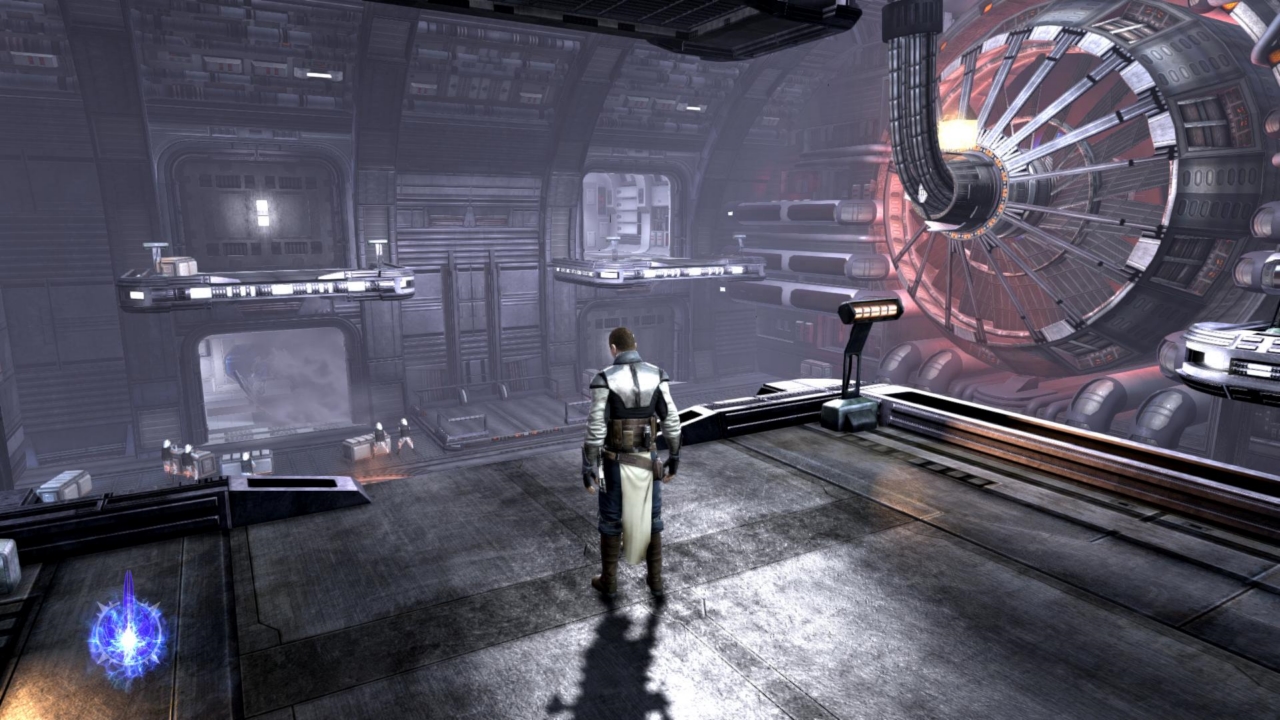Click the glowing blue Force emblem icon
The width and height of the screenshot is (1280, 720).
127,632
